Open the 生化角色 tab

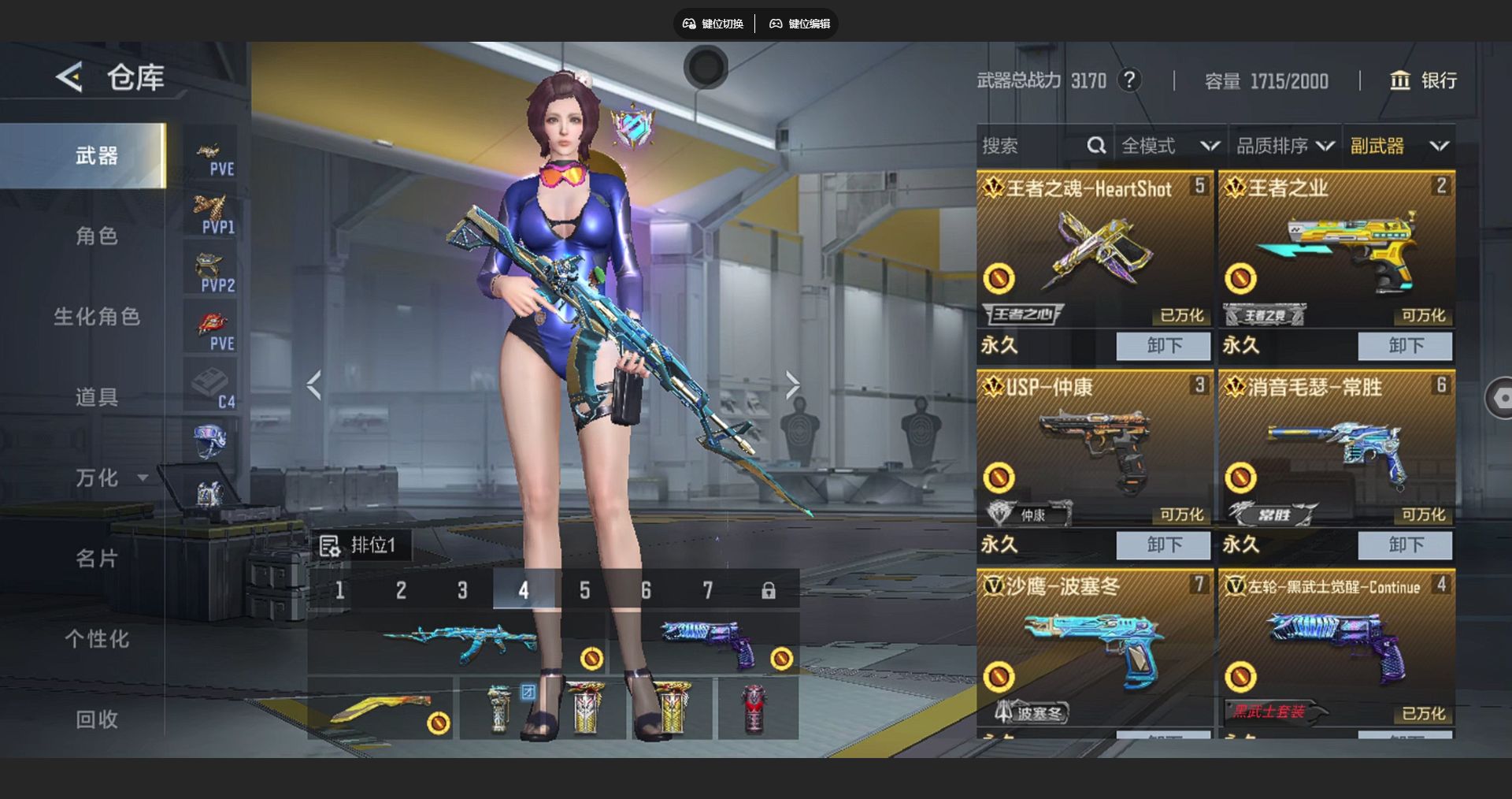tap(96, 317)
